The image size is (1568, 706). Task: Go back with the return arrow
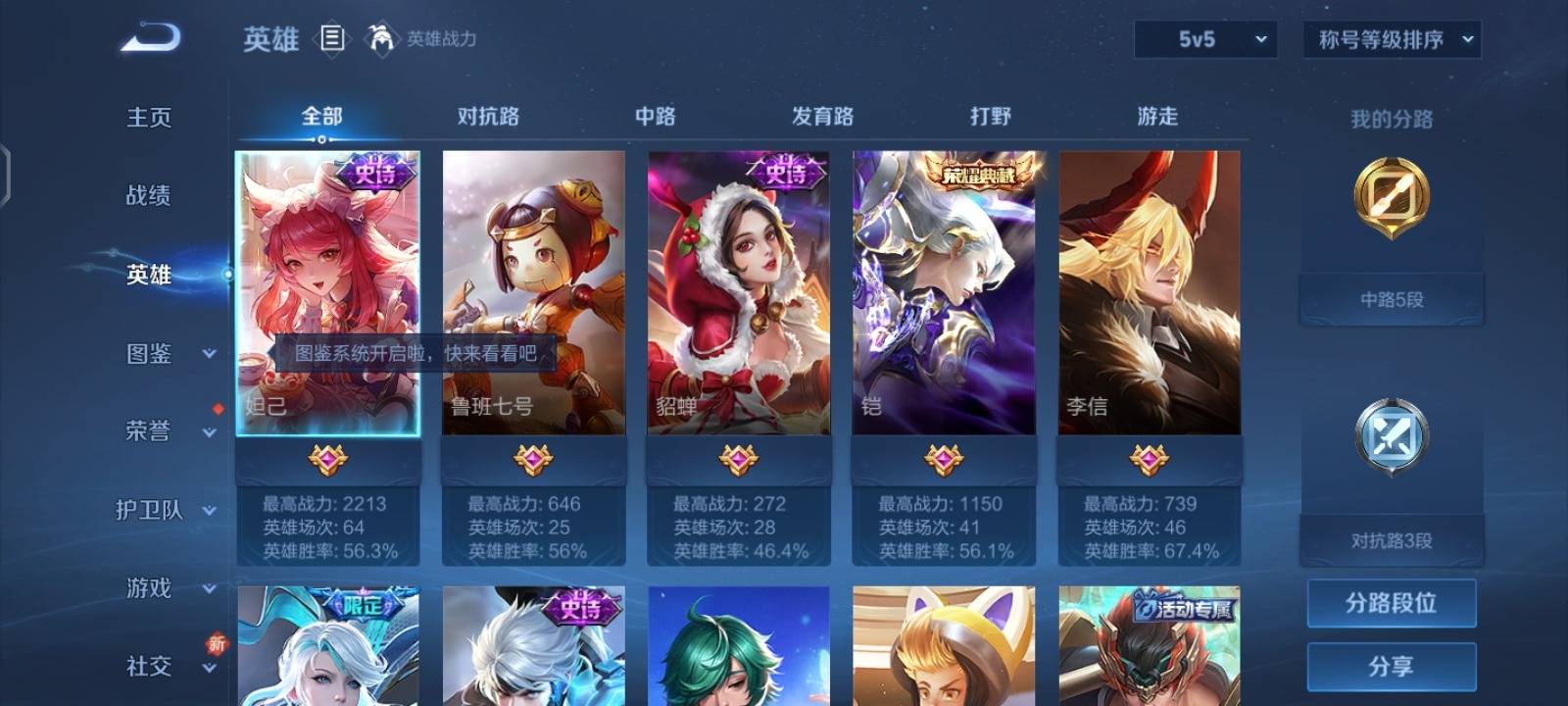pyautogui.click(x=150, y=38)
